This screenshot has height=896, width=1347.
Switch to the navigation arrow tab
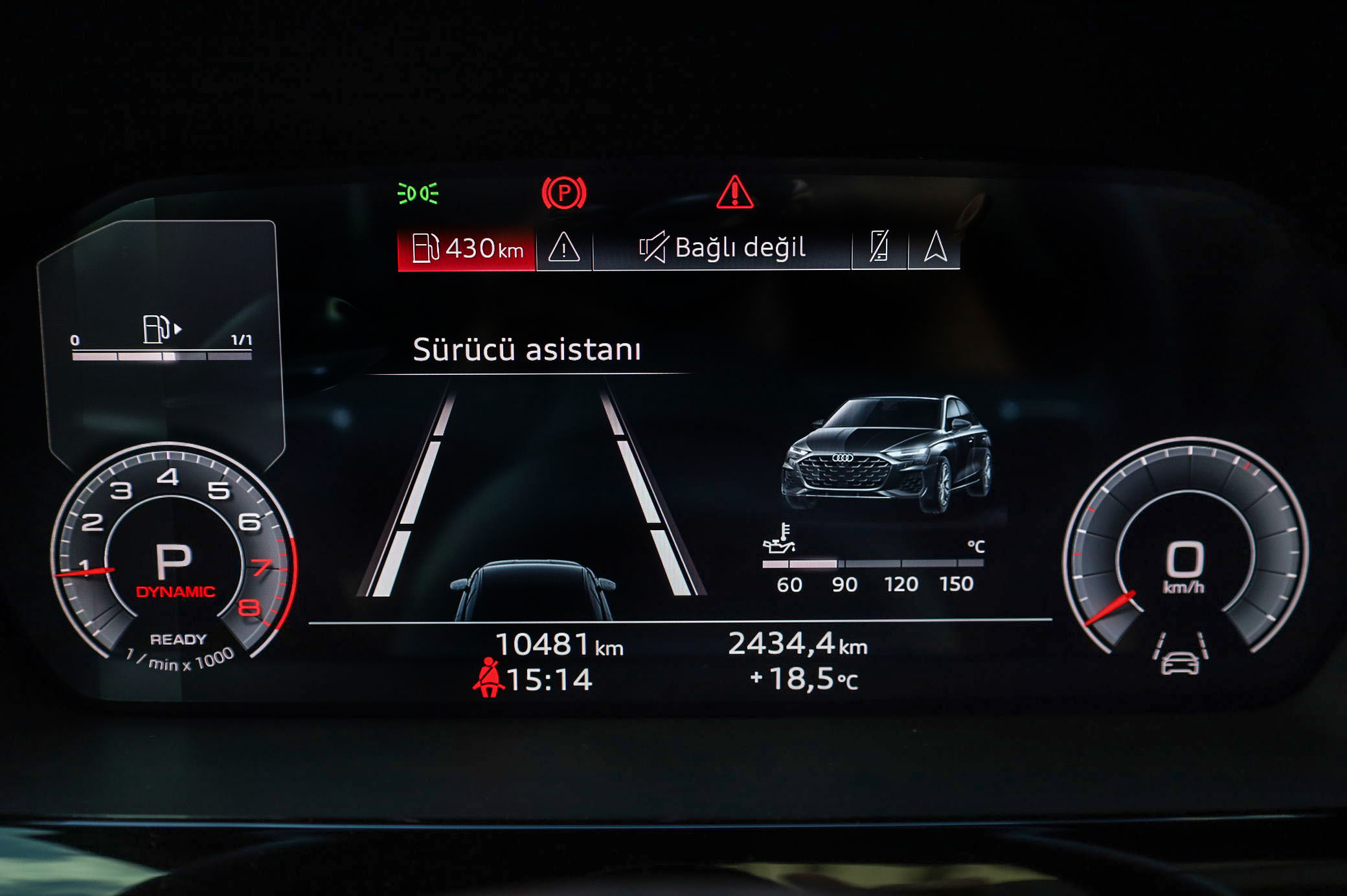tap(934, 248)
